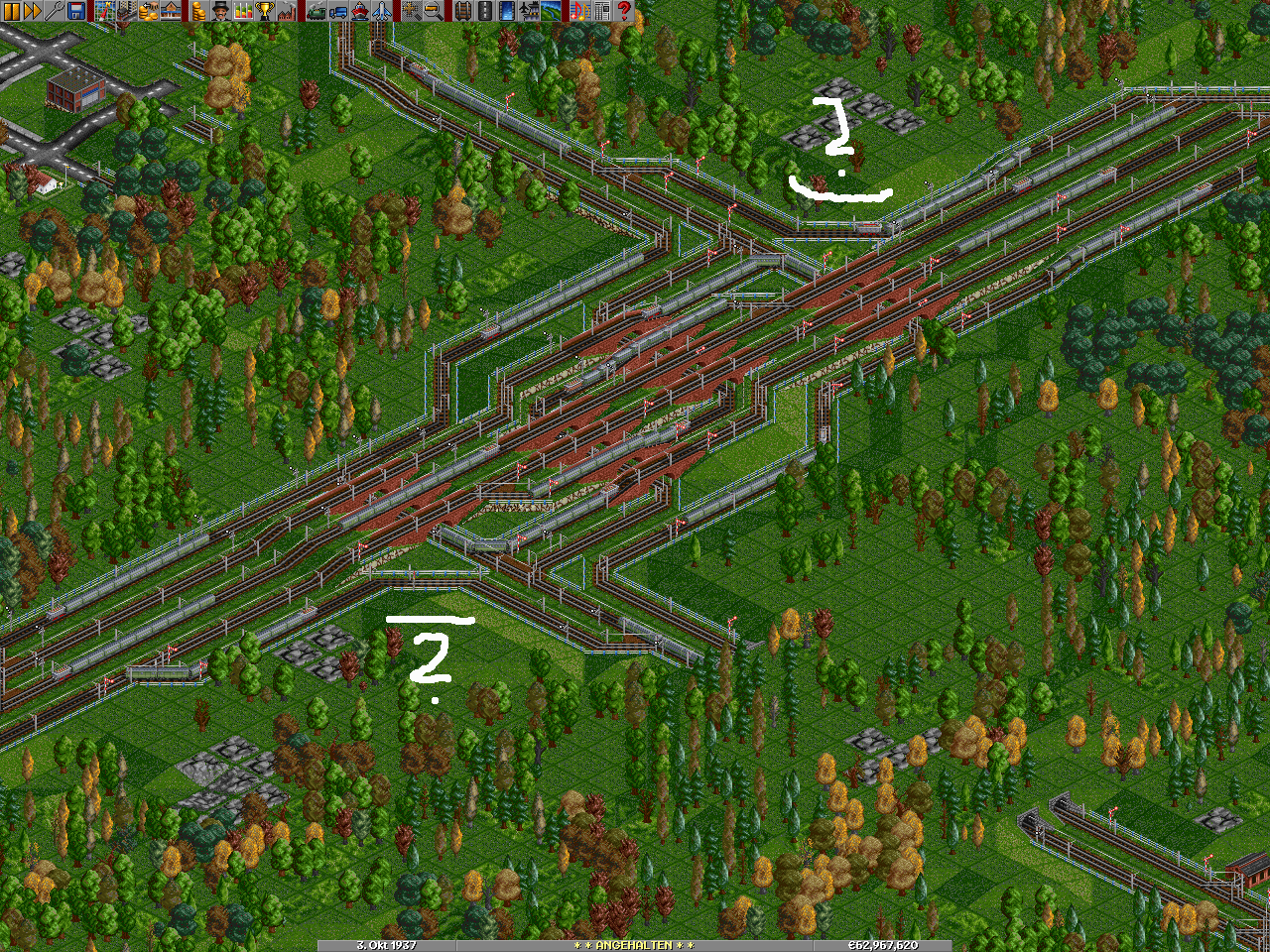Show the list of aircraft
Screen dimensions: 1270x952
click(x=381, y=11)
